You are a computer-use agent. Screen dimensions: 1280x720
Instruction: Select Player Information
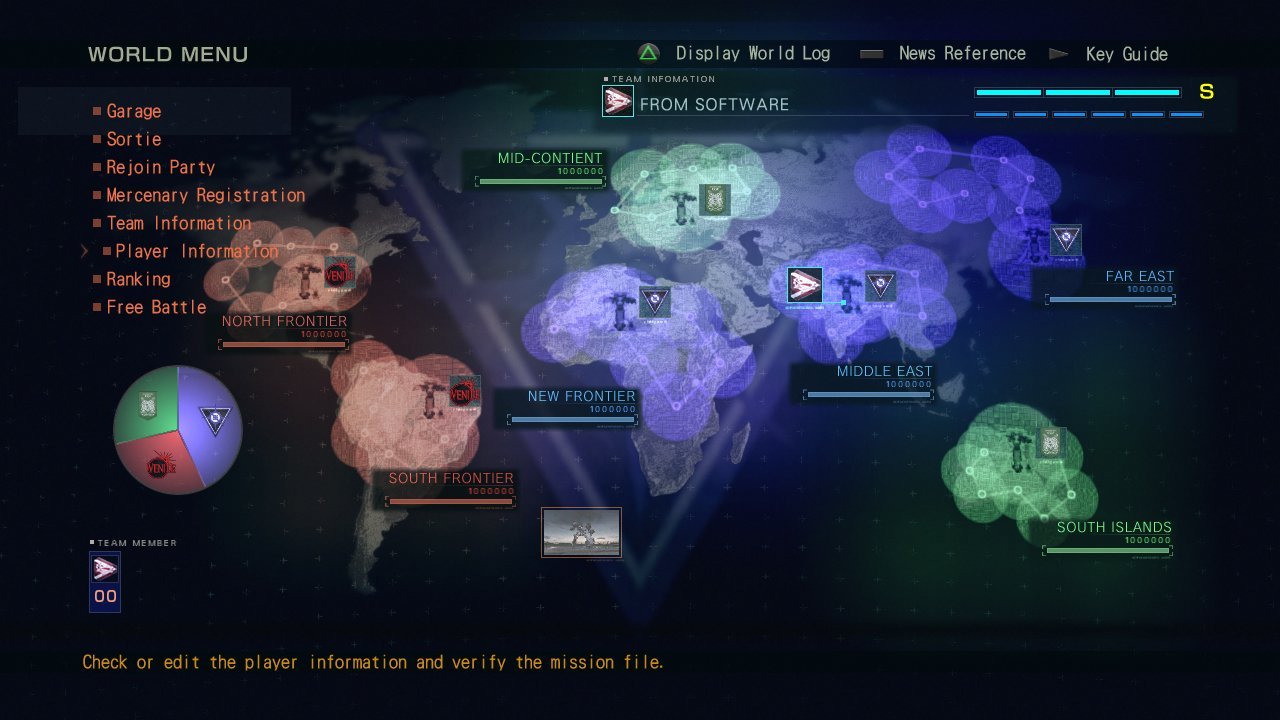tap(196, 251)
